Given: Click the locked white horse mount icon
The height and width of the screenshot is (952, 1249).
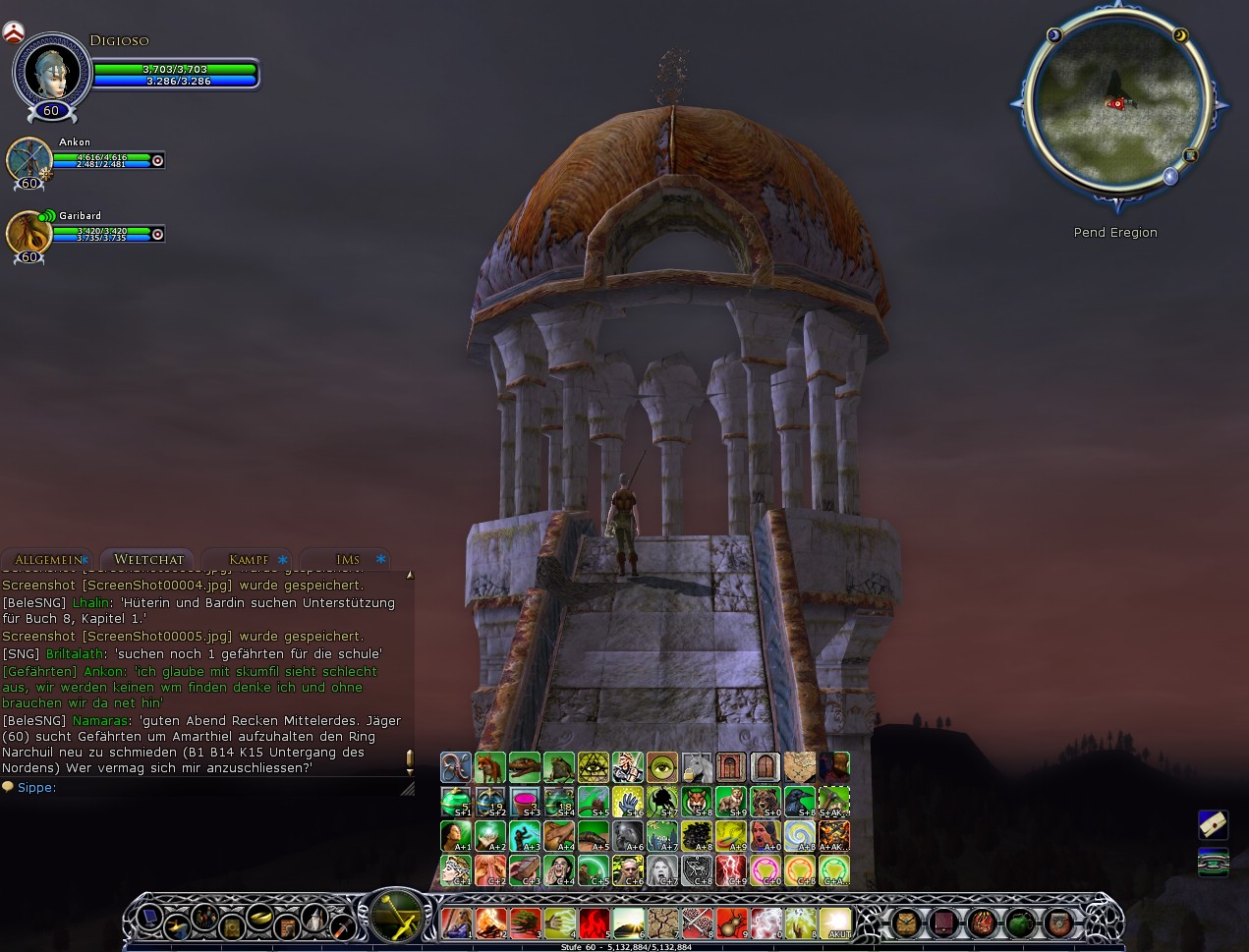Looking at the screenshot, I should click(x=696, y=767).
